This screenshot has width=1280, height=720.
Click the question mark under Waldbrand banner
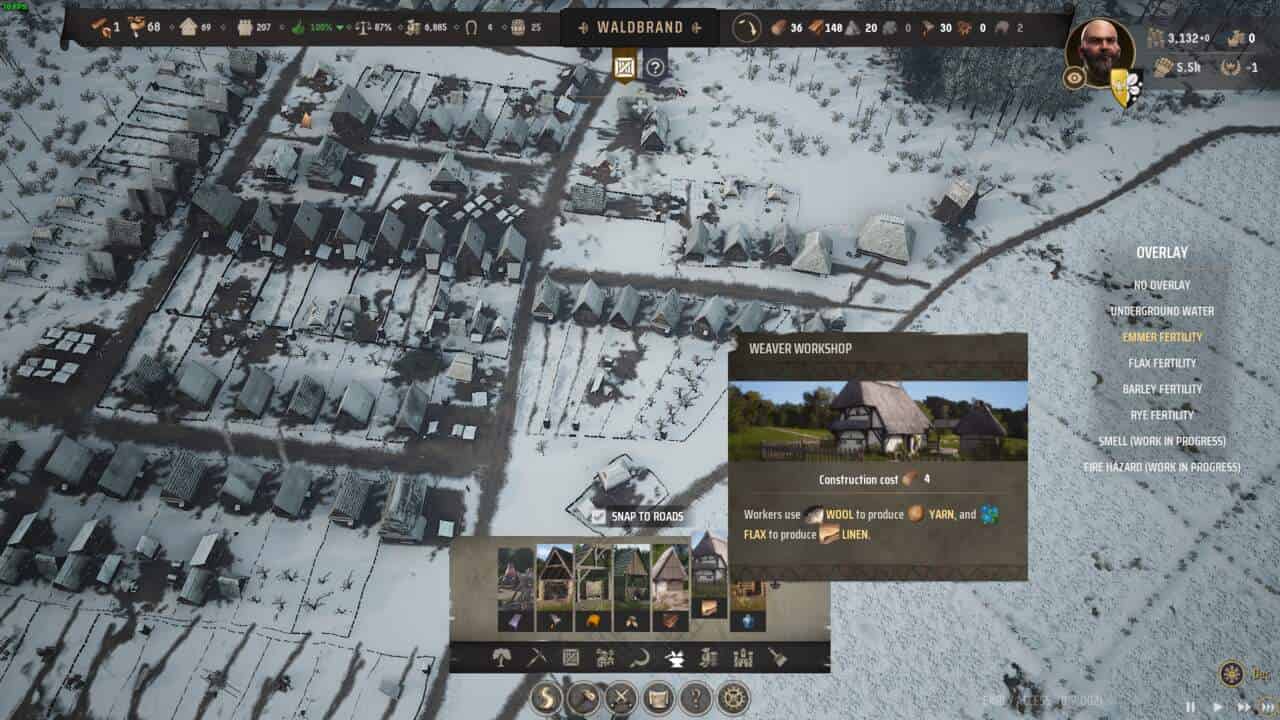[x=655, y=67]
